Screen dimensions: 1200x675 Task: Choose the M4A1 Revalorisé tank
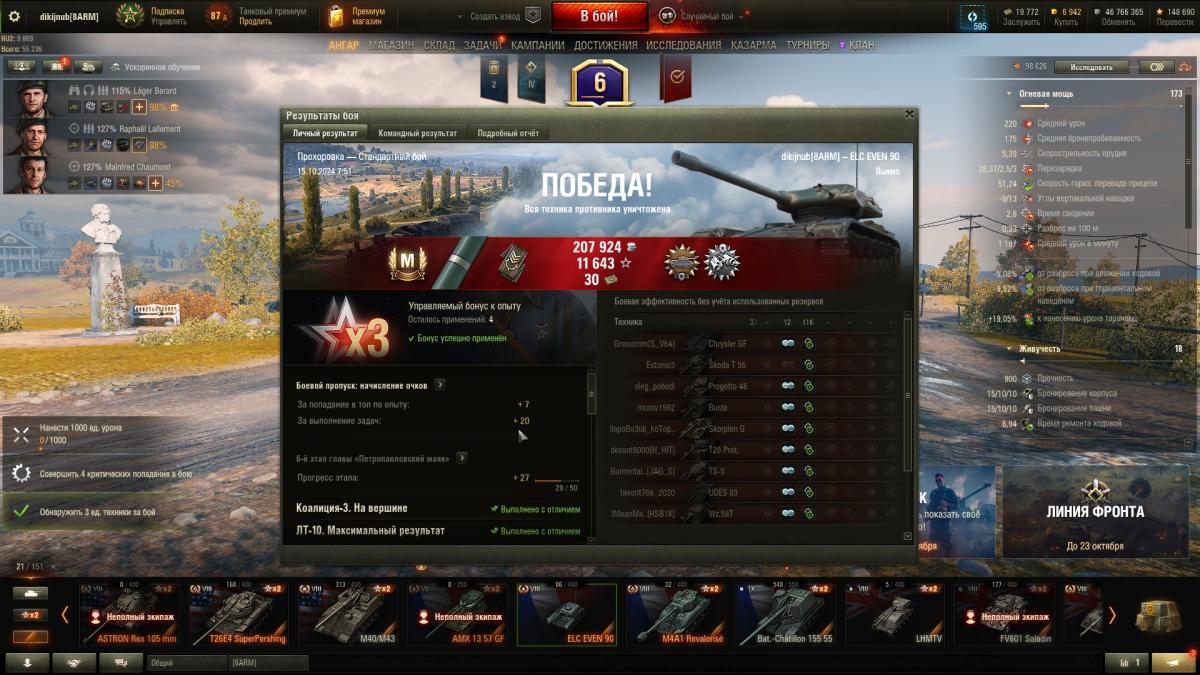point(676,615)
